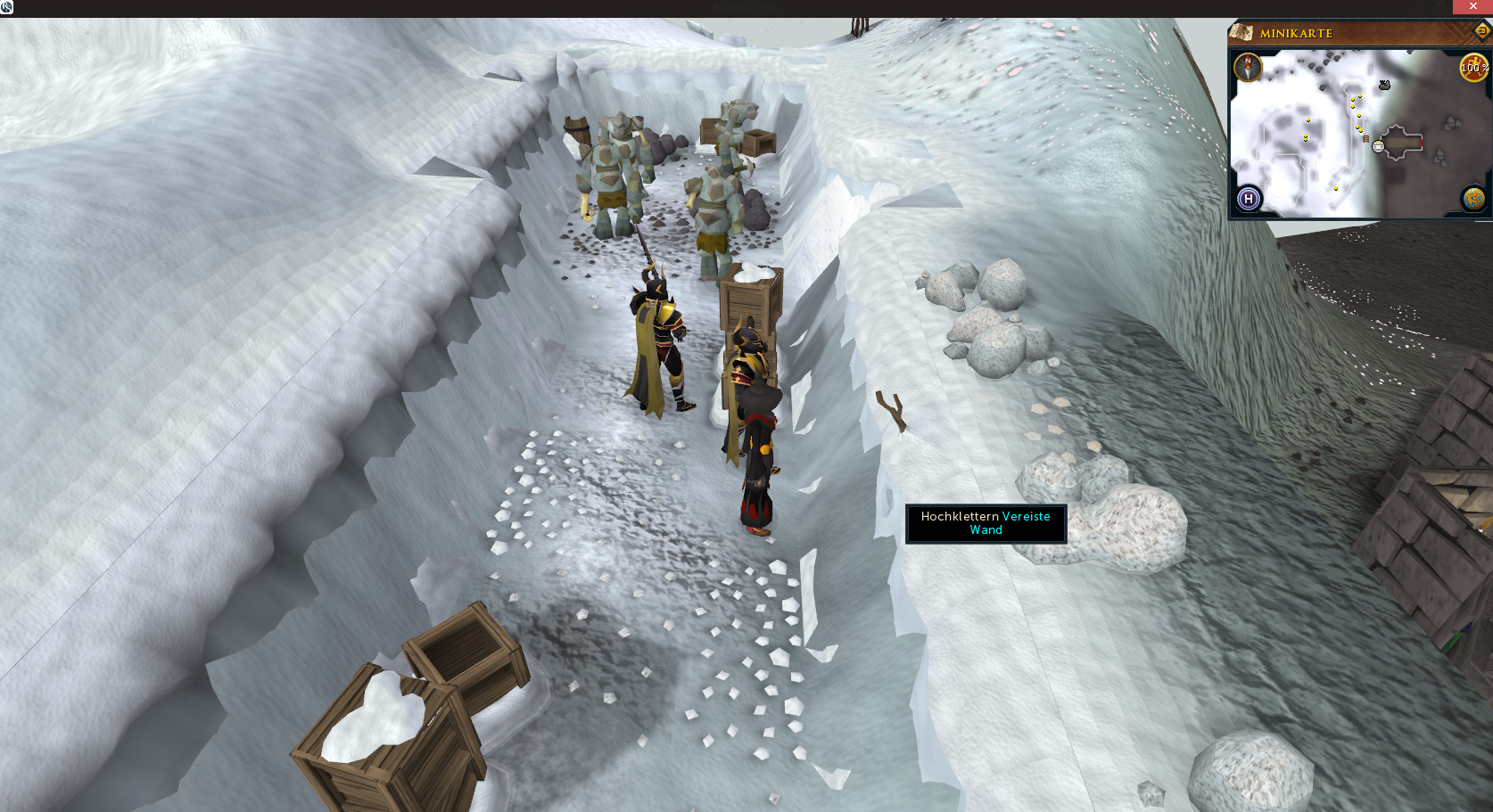
Task: Close the RuneScape window
Action: click(1472, 6)
